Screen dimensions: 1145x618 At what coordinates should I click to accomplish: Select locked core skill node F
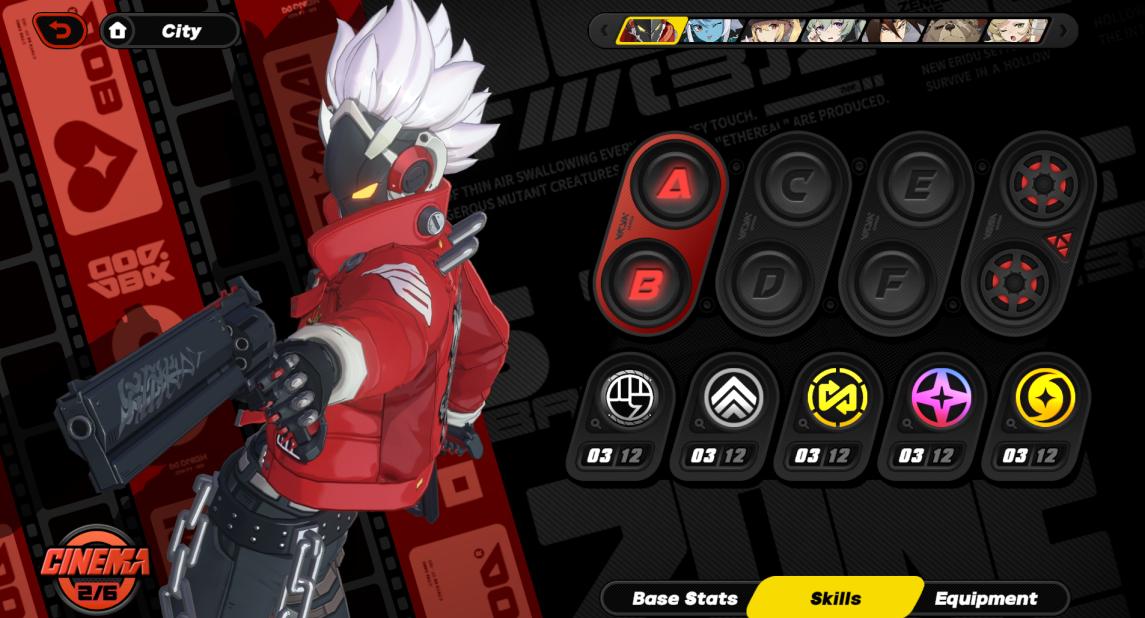pos(889,284)
